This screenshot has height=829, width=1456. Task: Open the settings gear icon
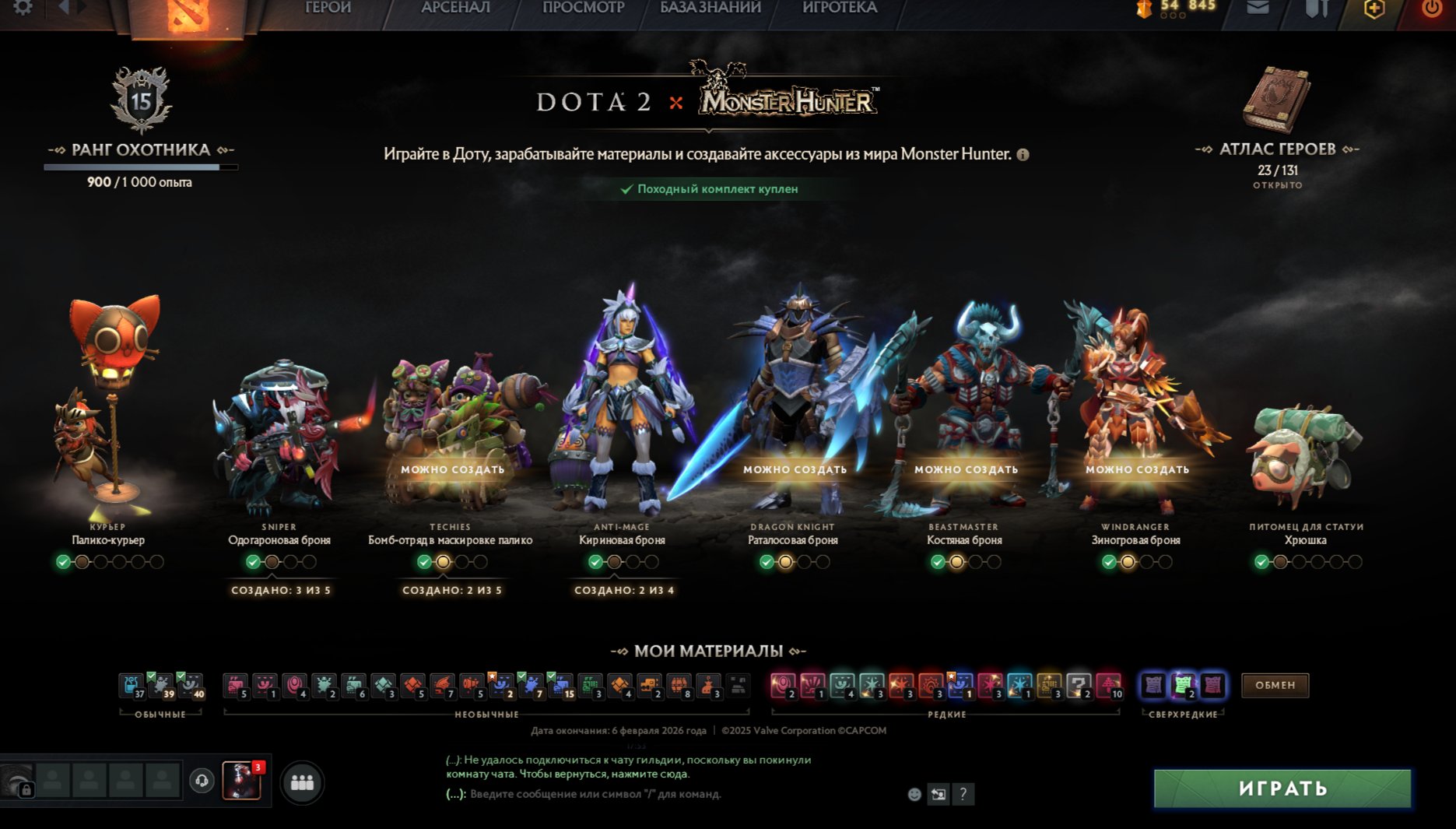pyautogui.click(x=21, y=9)
